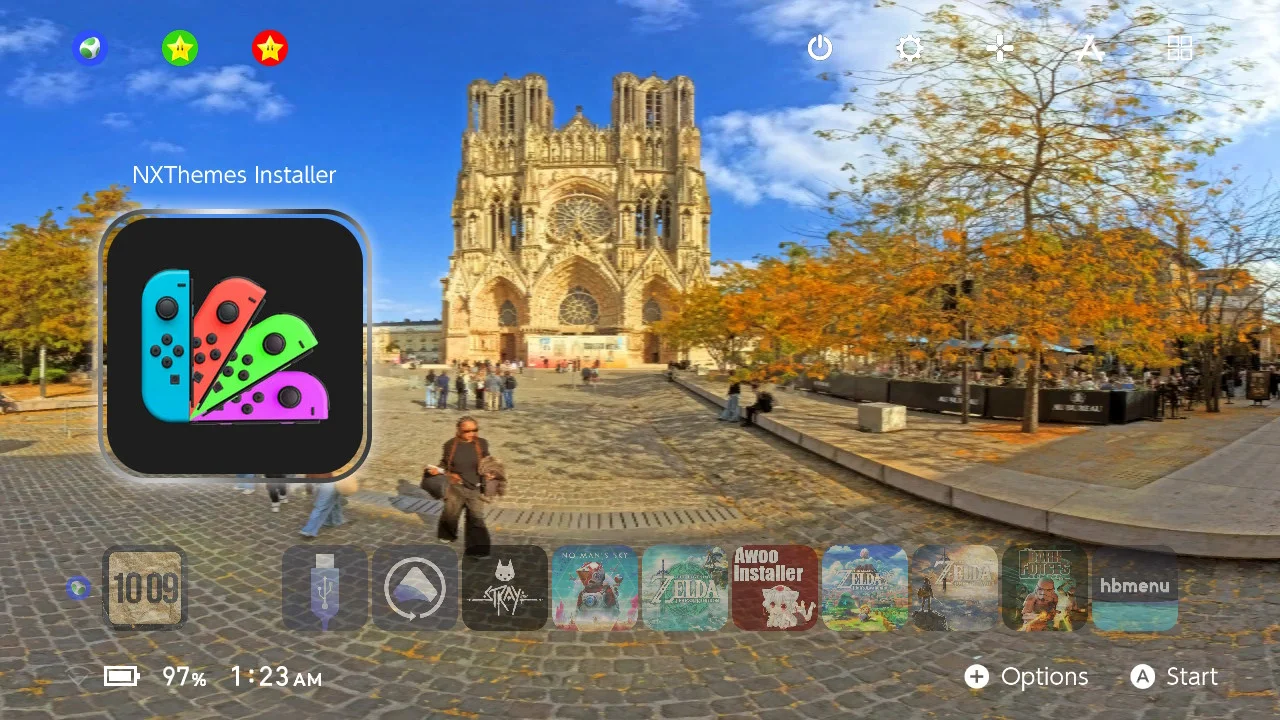
Task: Open Stray
Action: pos(504,588)
